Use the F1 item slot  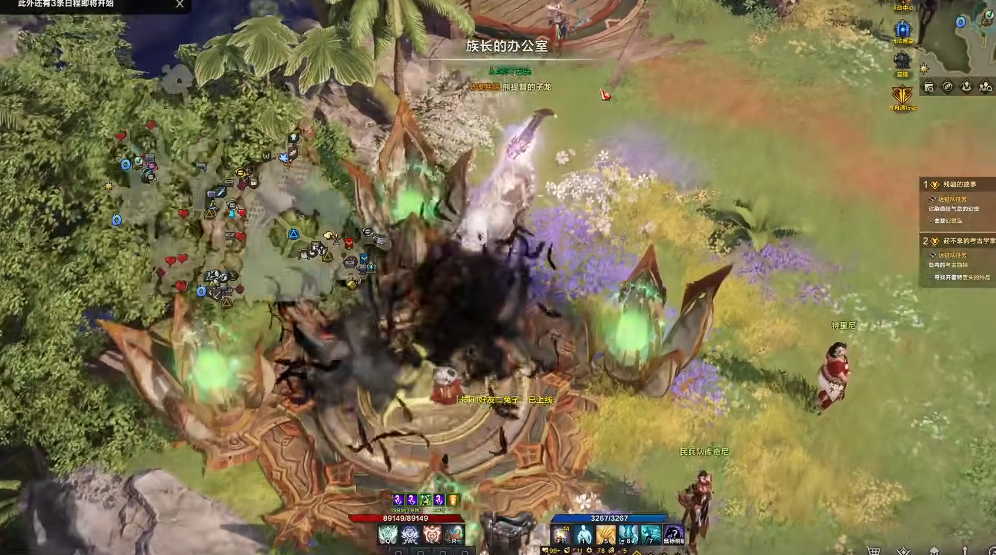tap(562, 535)
